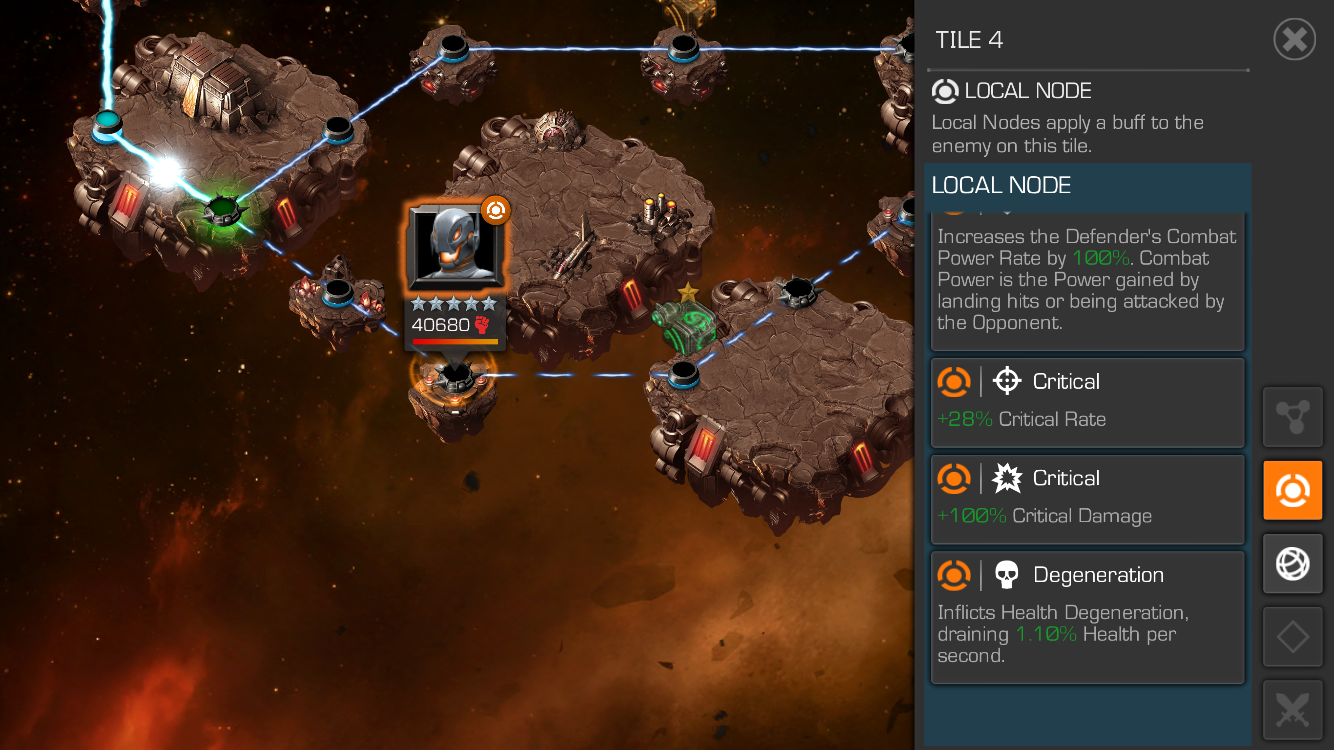Tap the +28% Critical Rate entry
Screen dimensions: 1334x750
click(1087, 401)
